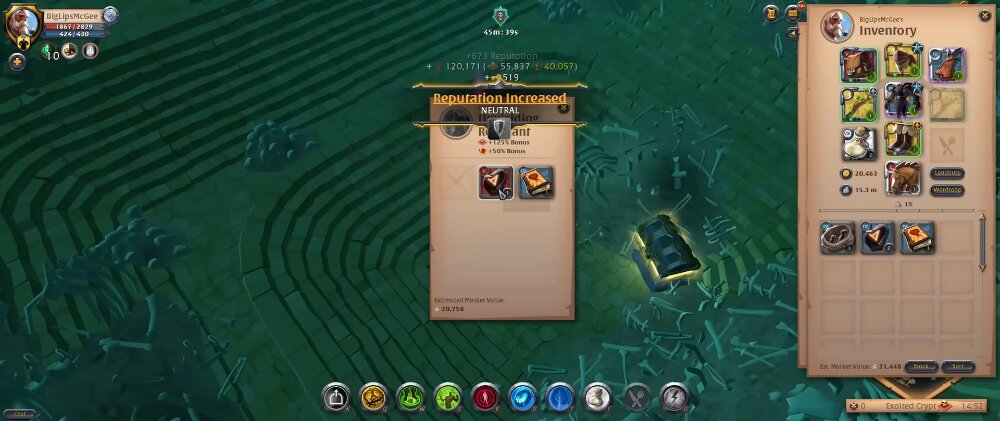
Task: Click the Loadouts button in Inventory
Action: [x=946, y=172]
